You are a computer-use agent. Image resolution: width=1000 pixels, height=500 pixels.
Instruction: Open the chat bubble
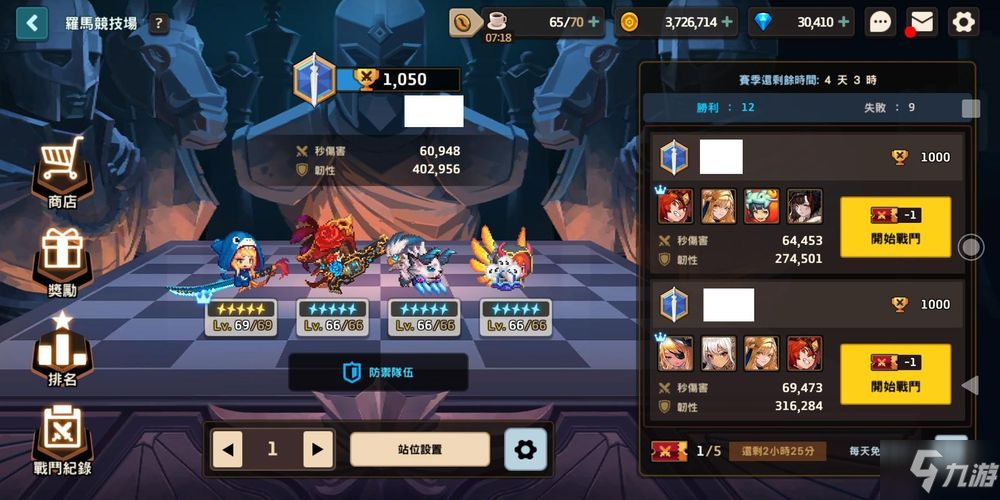coord(880,22)
